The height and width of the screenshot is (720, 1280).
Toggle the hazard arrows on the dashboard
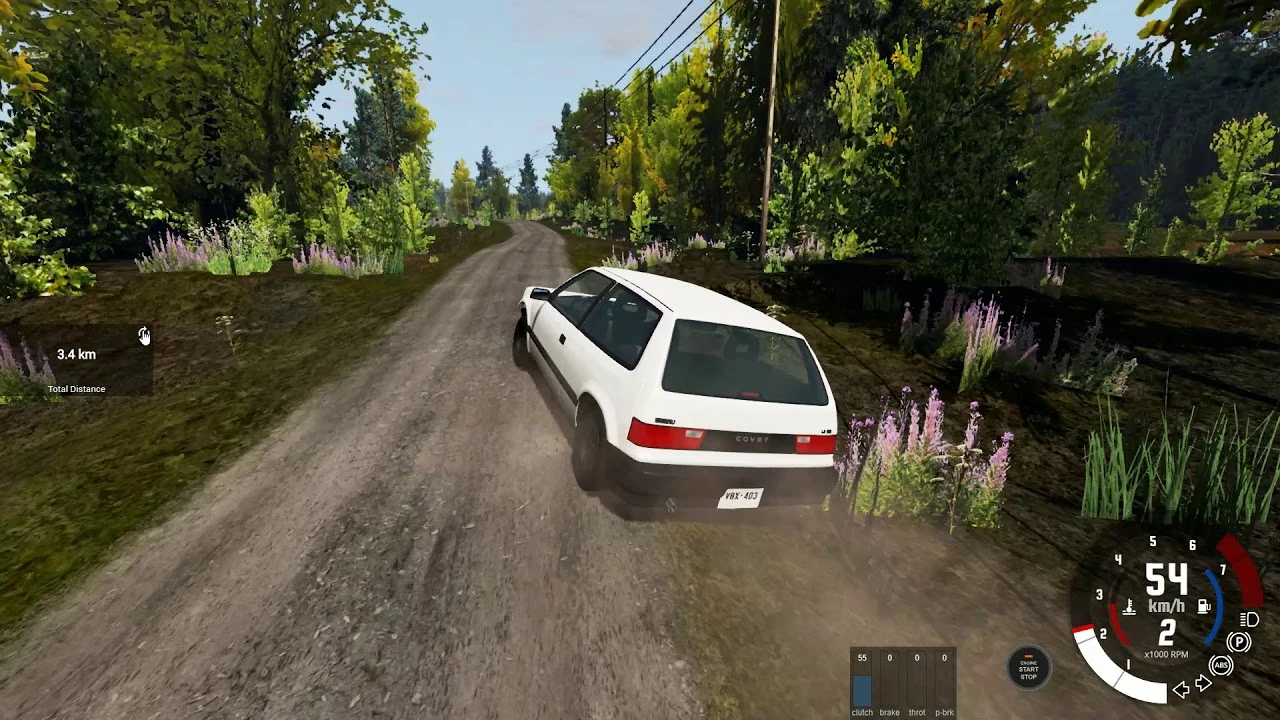1193,687
